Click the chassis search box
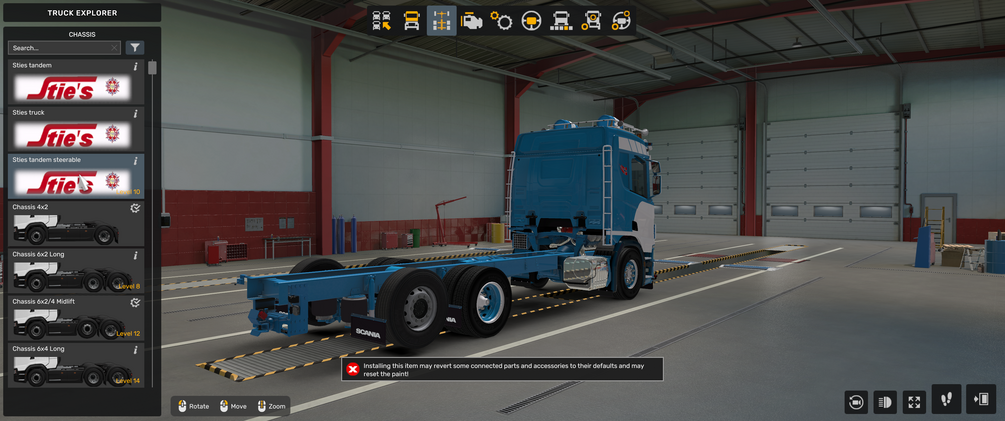Screen dimensions: 1005x421 point(62,48)
